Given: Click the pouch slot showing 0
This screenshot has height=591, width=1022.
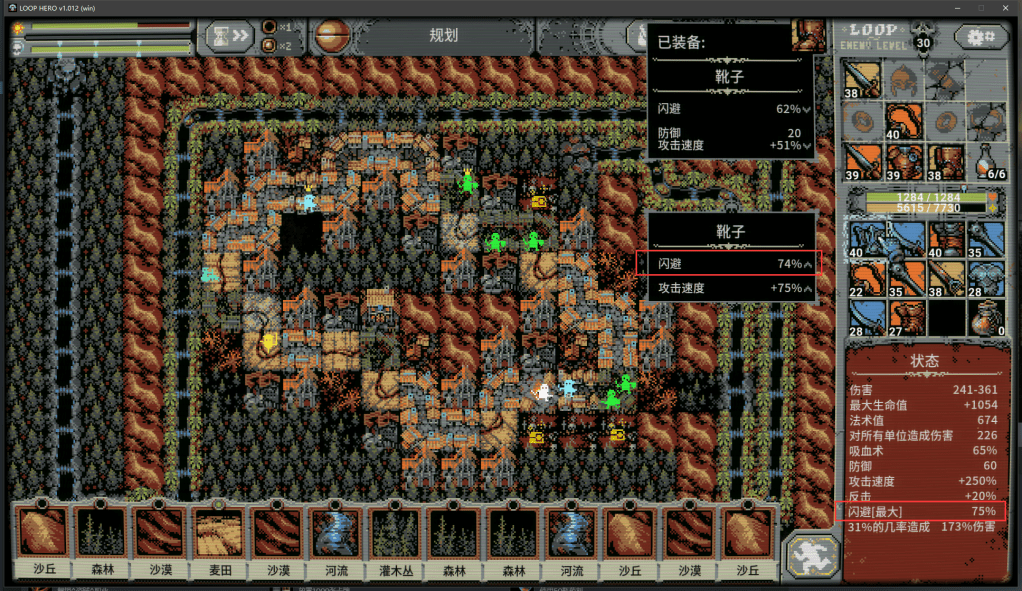Looking at the screenshot, I should (x=986, y=319).
